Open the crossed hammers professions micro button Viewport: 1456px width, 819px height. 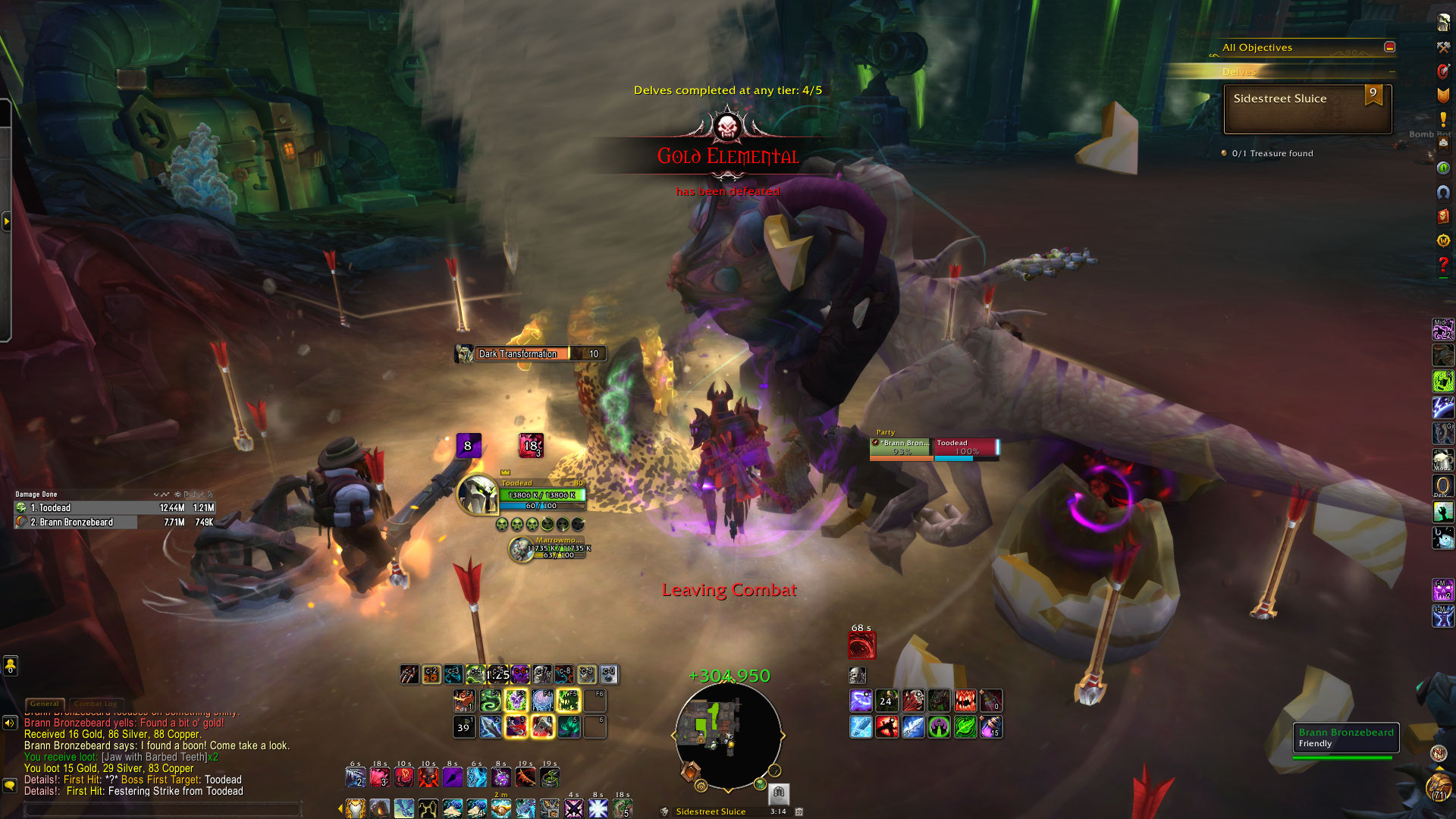coord(1443,47)
